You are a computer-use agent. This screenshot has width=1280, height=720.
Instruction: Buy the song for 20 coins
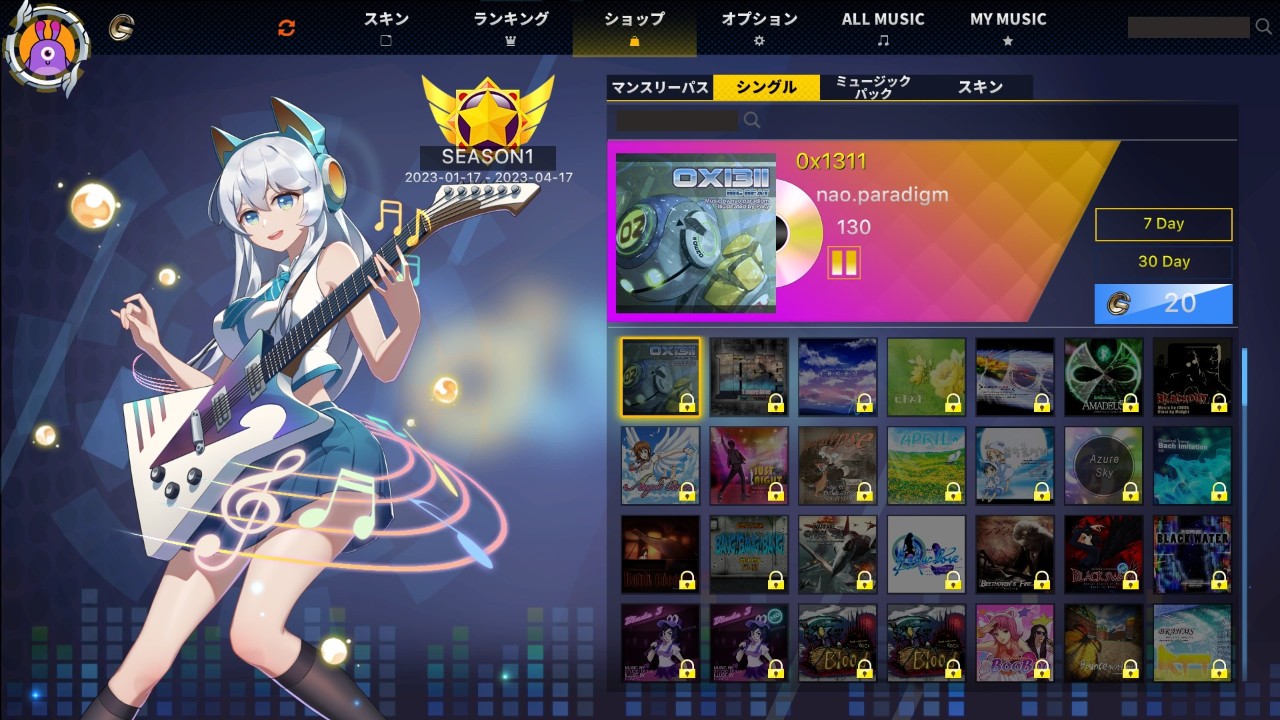[x=1163, y=304]
